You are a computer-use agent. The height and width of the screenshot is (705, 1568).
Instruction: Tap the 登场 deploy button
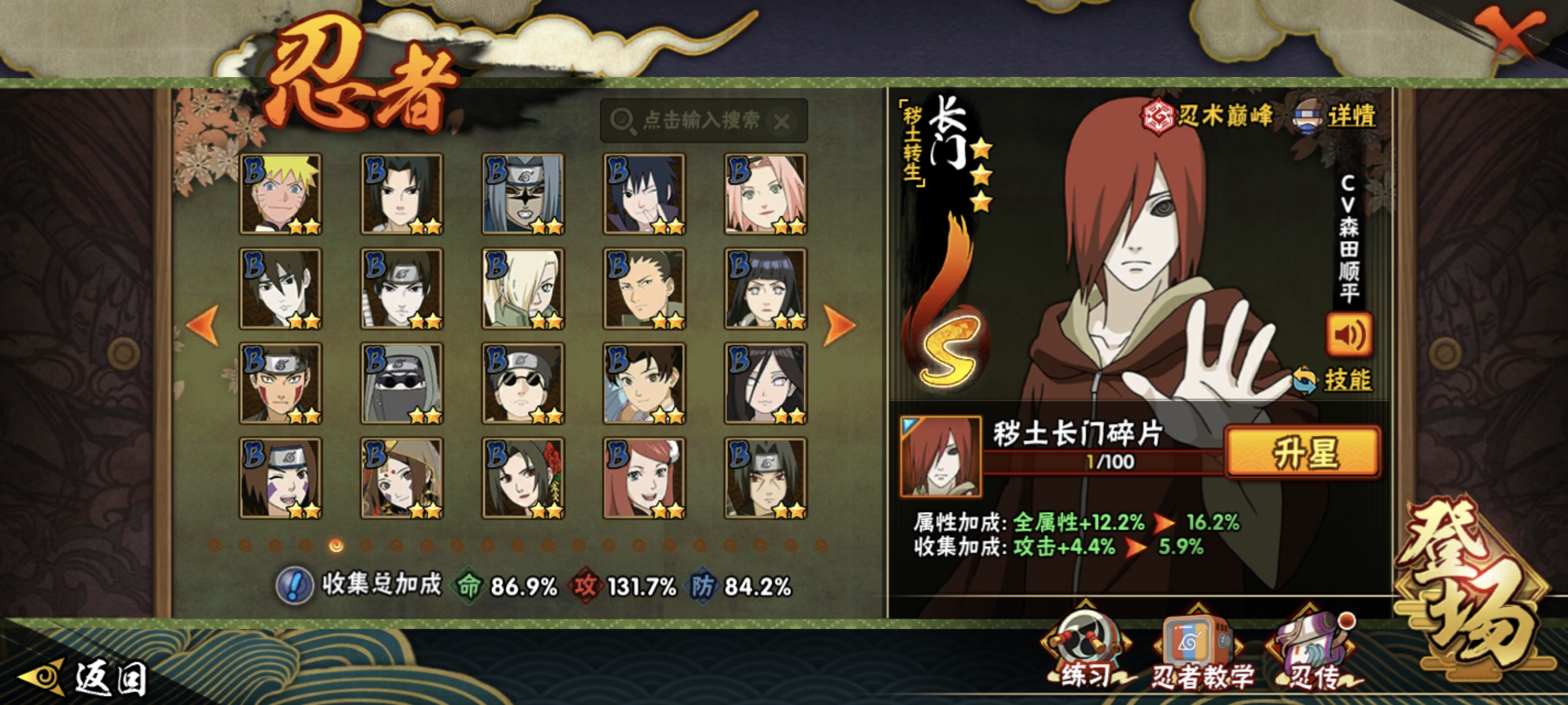click(1473, 590)
